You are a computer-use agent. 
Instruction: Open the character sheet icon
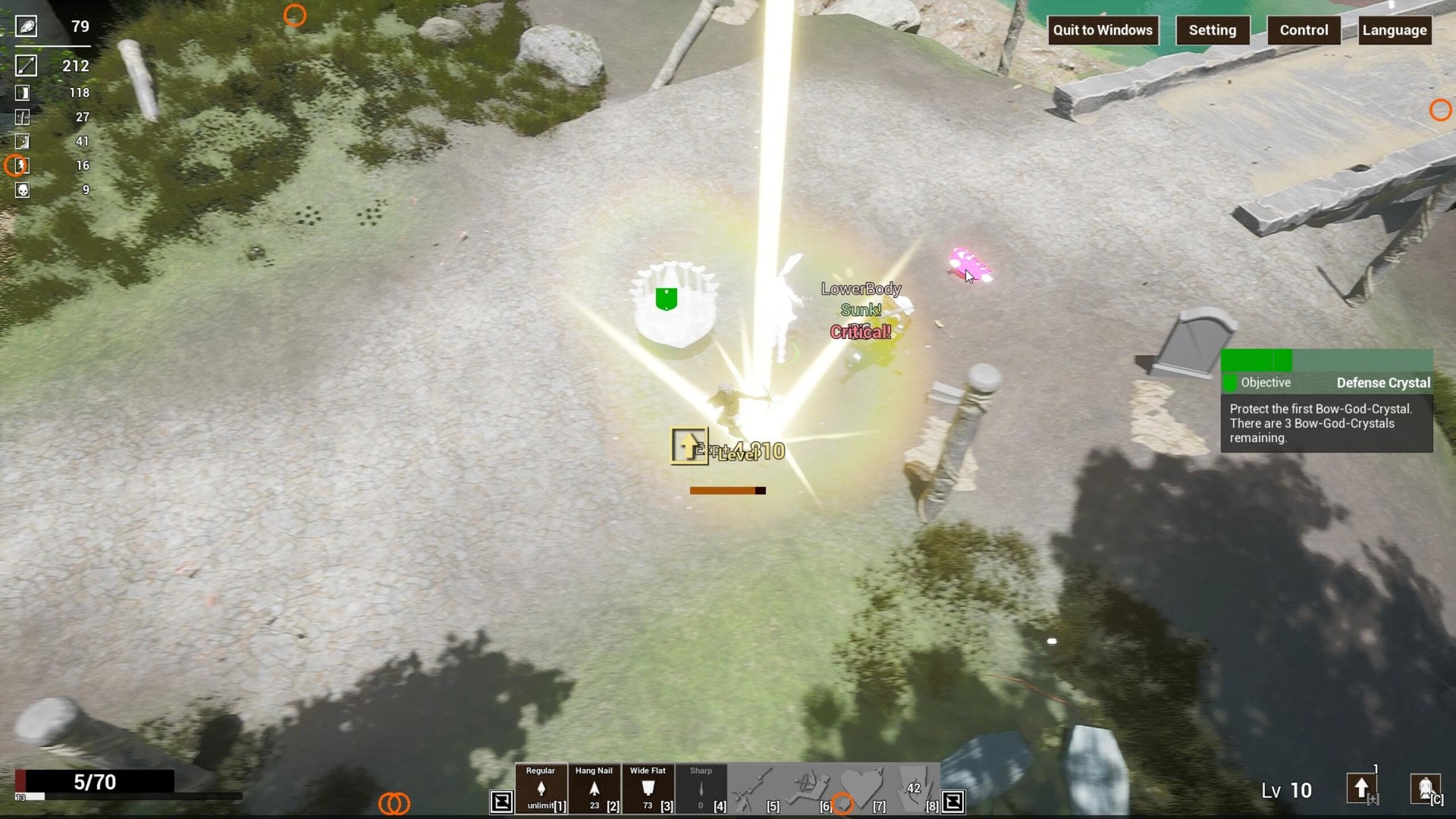click(1425, 789)
